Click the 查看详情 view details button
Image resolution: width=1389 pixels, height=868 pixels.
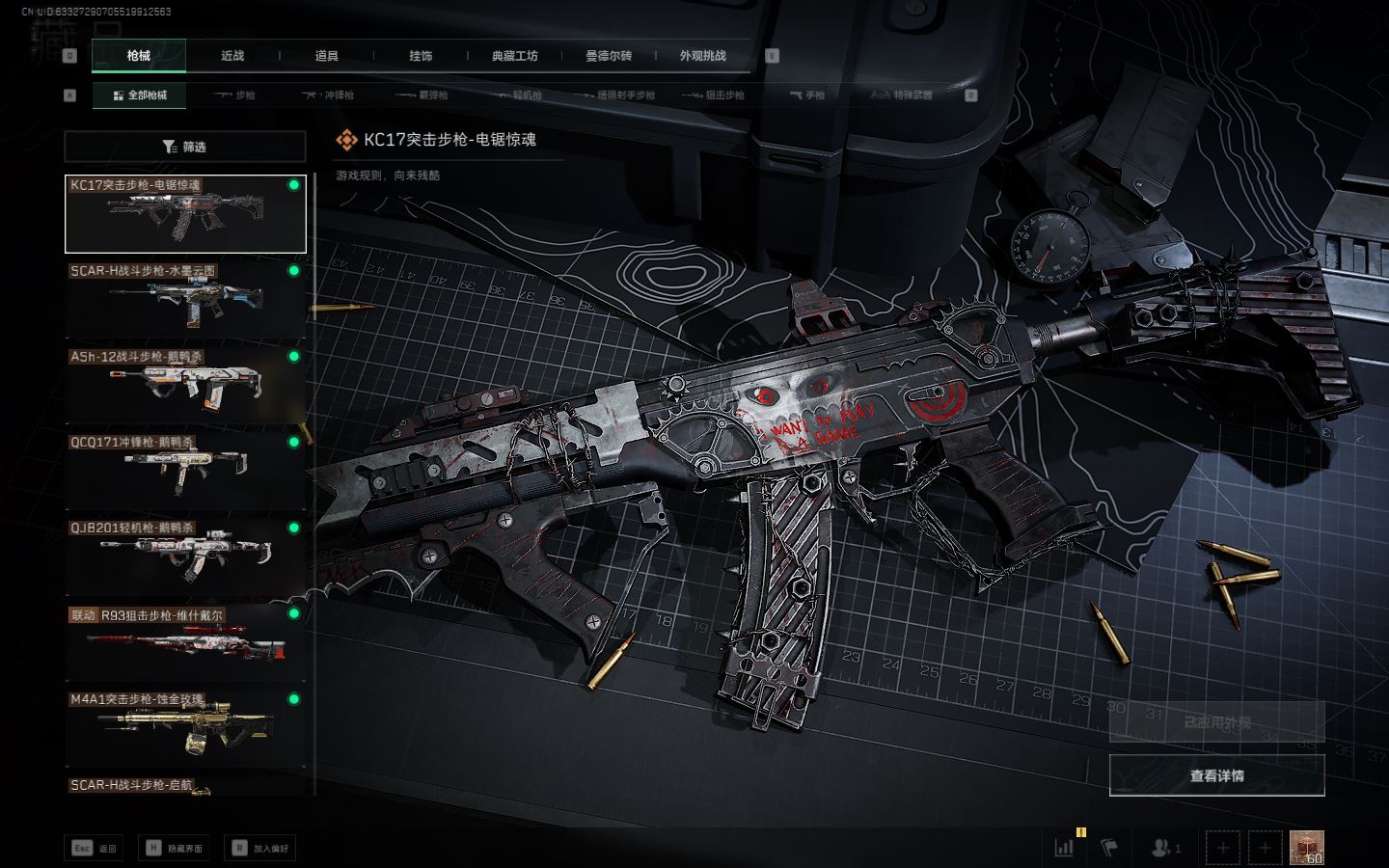(x=1216, y=775)
